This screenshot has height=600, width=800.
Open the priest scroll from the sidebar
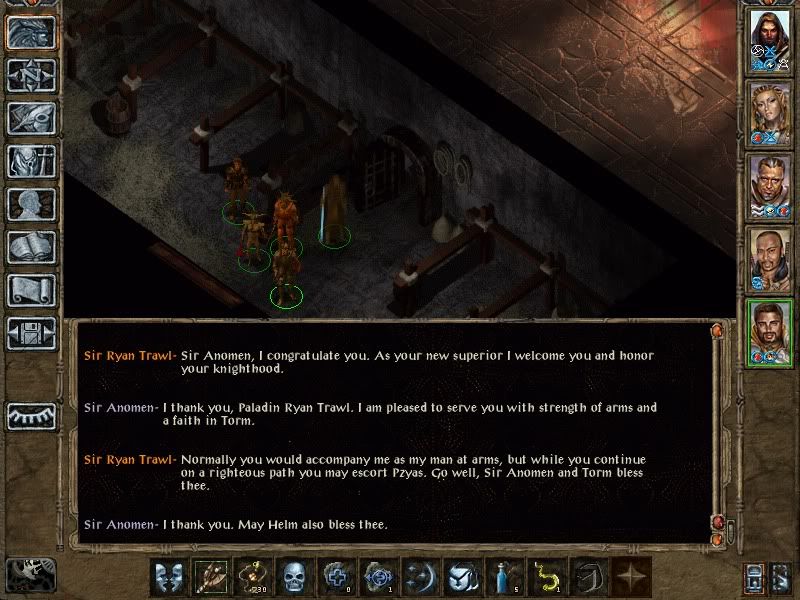[x=31, y=290]
